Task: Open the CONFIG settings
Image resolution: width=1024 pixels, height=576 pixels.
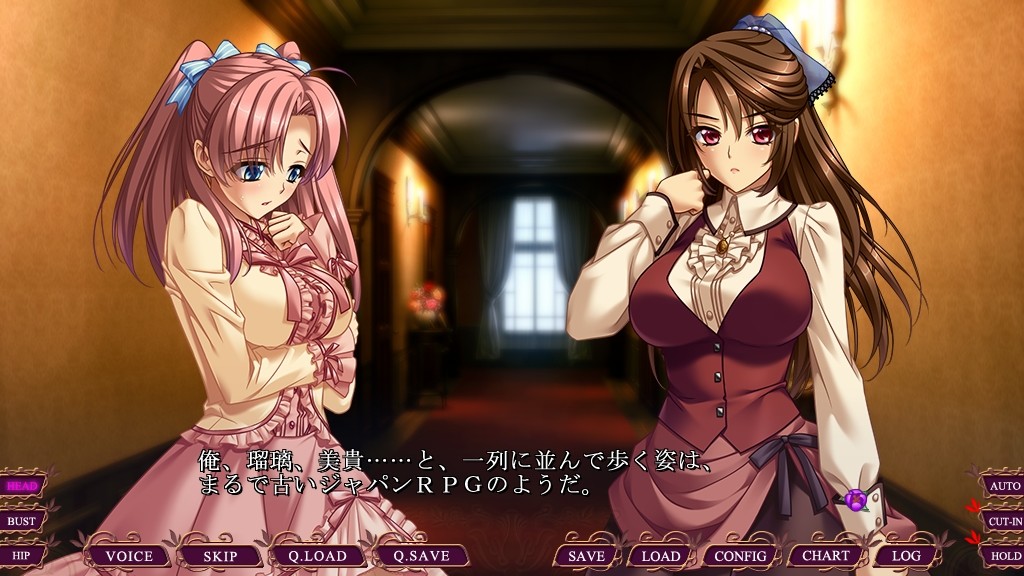Action: [741, 556]
